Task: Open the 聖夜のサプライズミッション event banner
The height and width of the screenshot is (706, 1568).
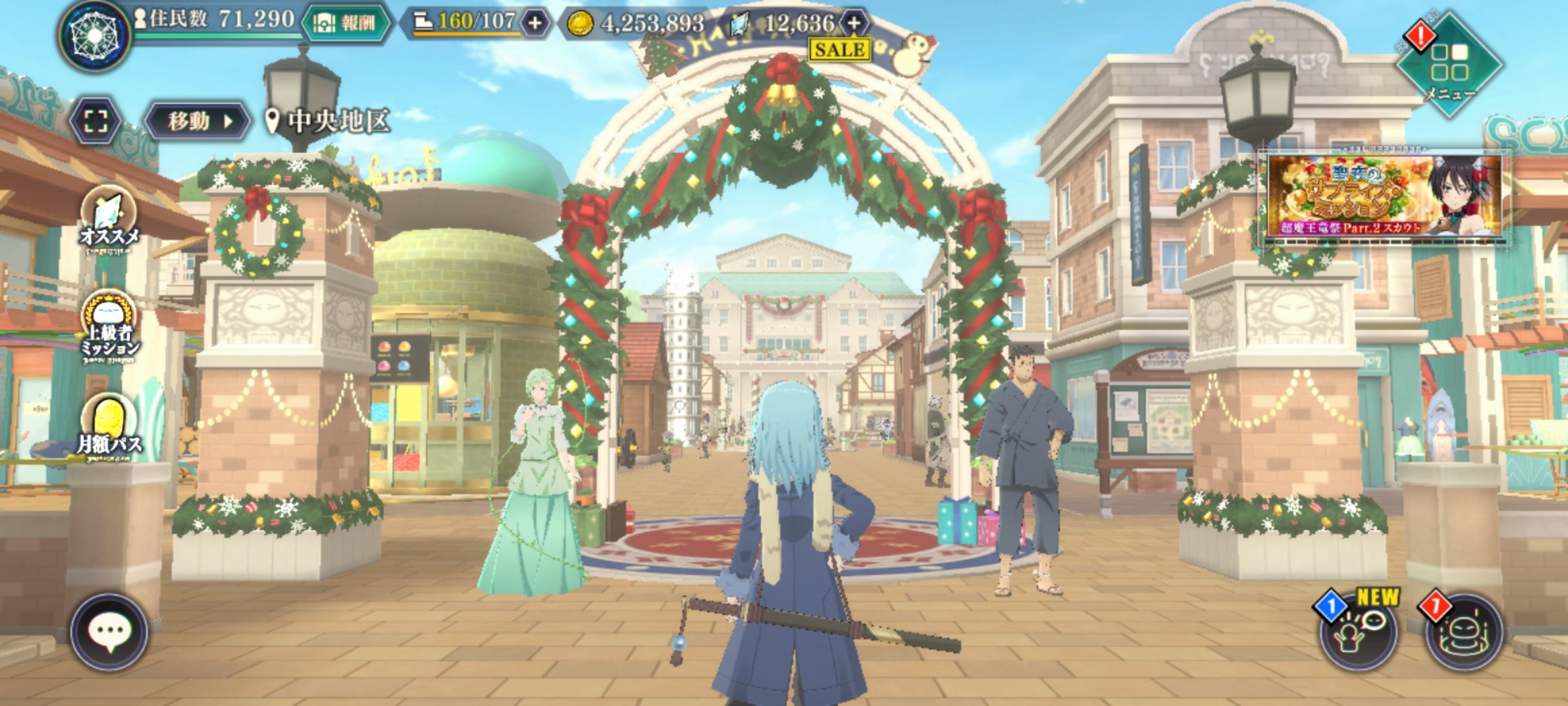Action: [x=1384, y=196]
